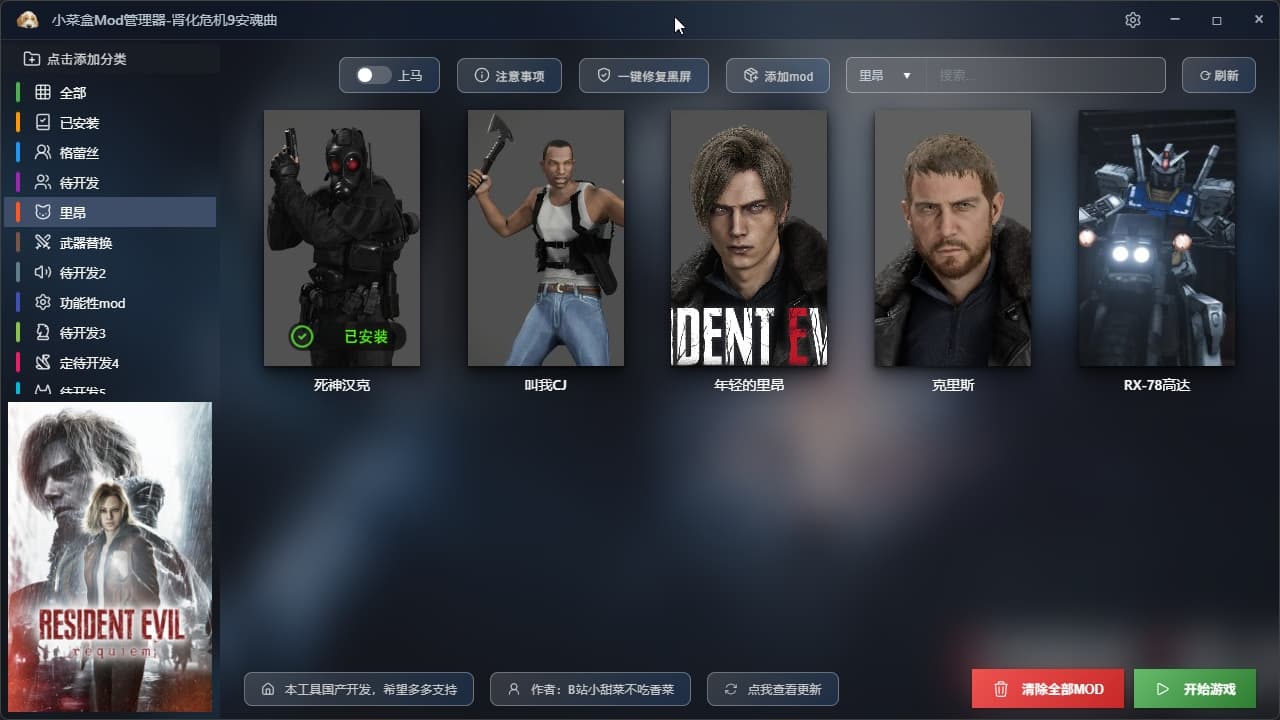The image size is (1280, 720).
Task: Pick the 克里斯 mod card
Action: pos(953,238)
